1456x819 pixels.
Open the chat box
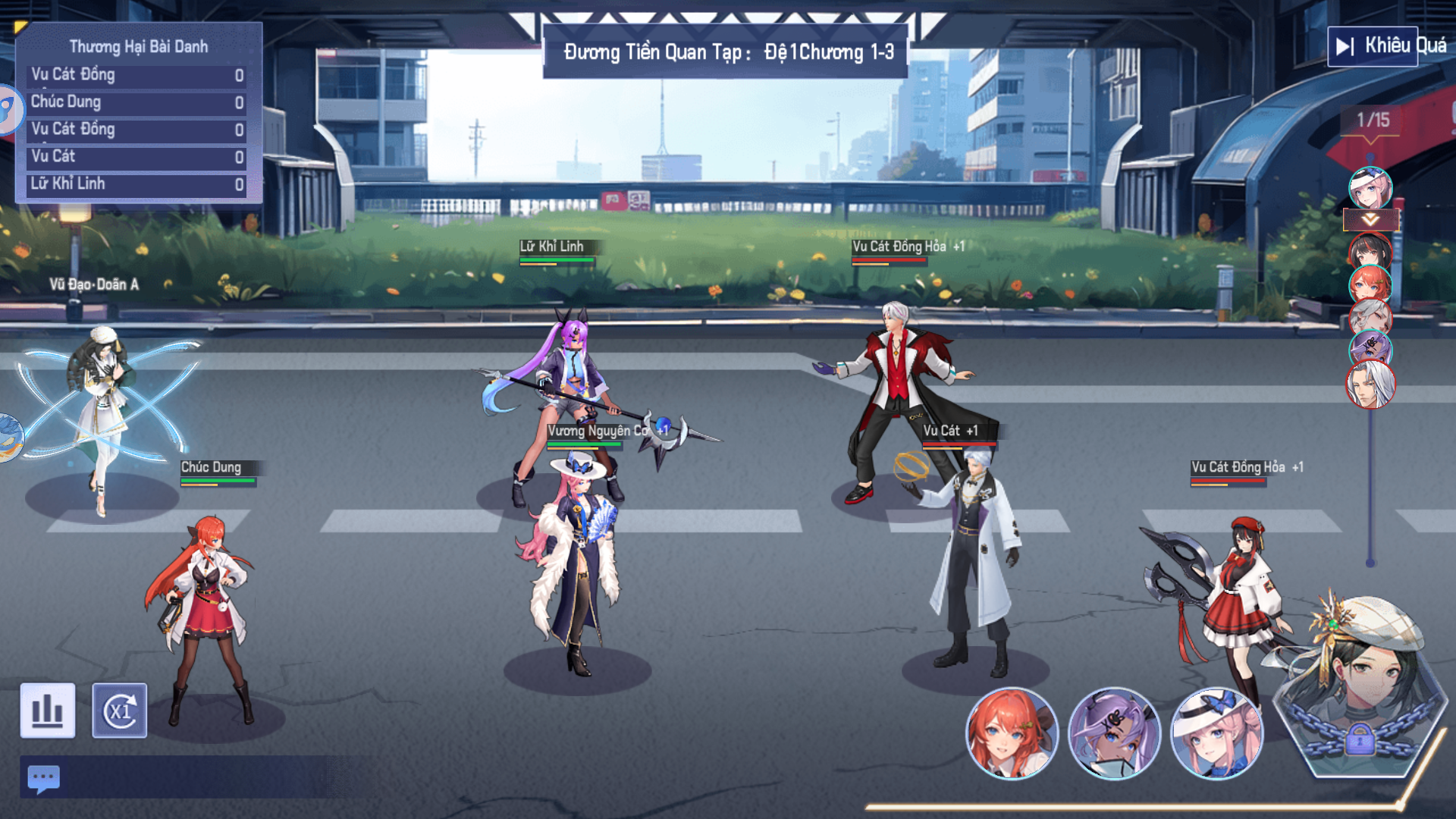(x=43, y=778)
